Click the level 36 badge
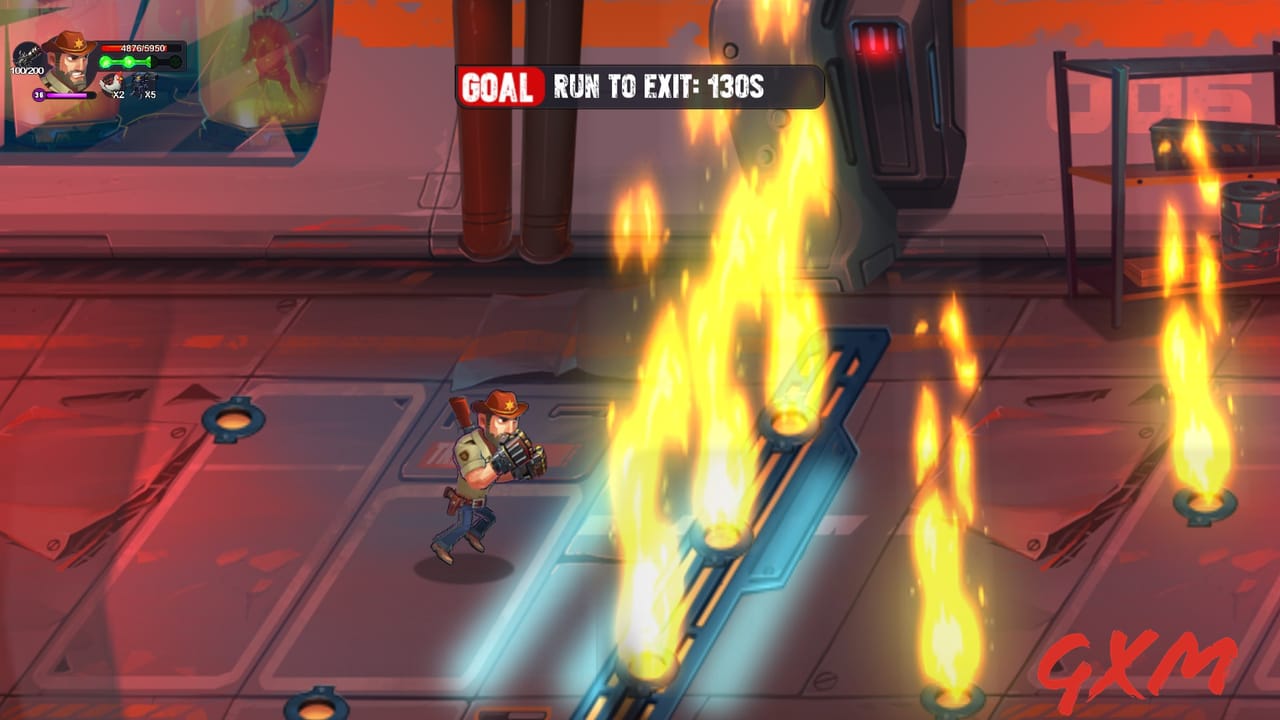Viewport: 1280px width, 720px height. click(x=39, y=95)
